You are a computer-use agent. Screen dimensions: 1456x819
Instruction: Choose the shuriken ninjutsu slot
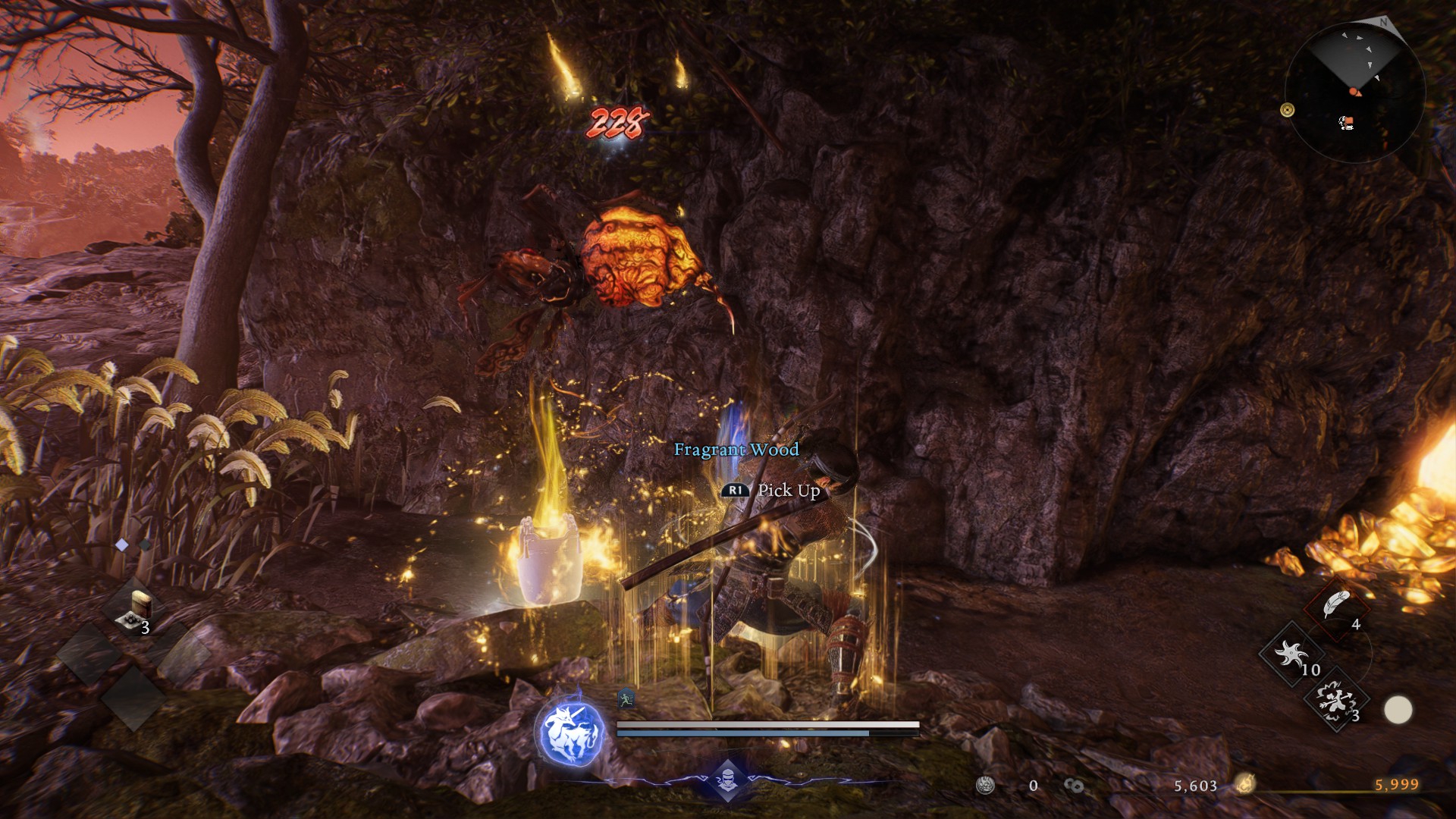[x=1290, y=652]
